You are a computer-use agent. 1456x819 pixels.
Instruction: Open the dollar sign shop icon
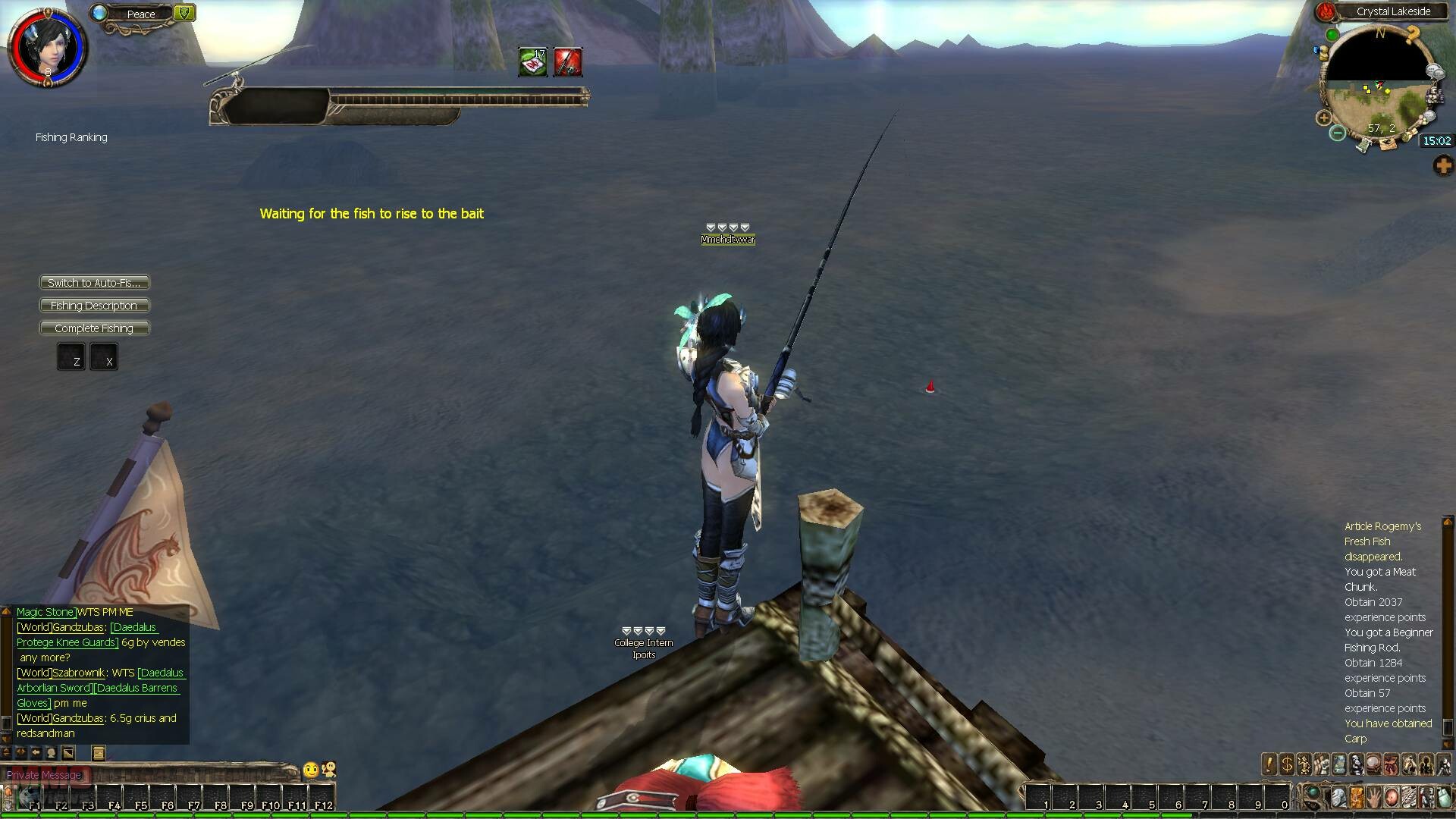[1287, 764]
